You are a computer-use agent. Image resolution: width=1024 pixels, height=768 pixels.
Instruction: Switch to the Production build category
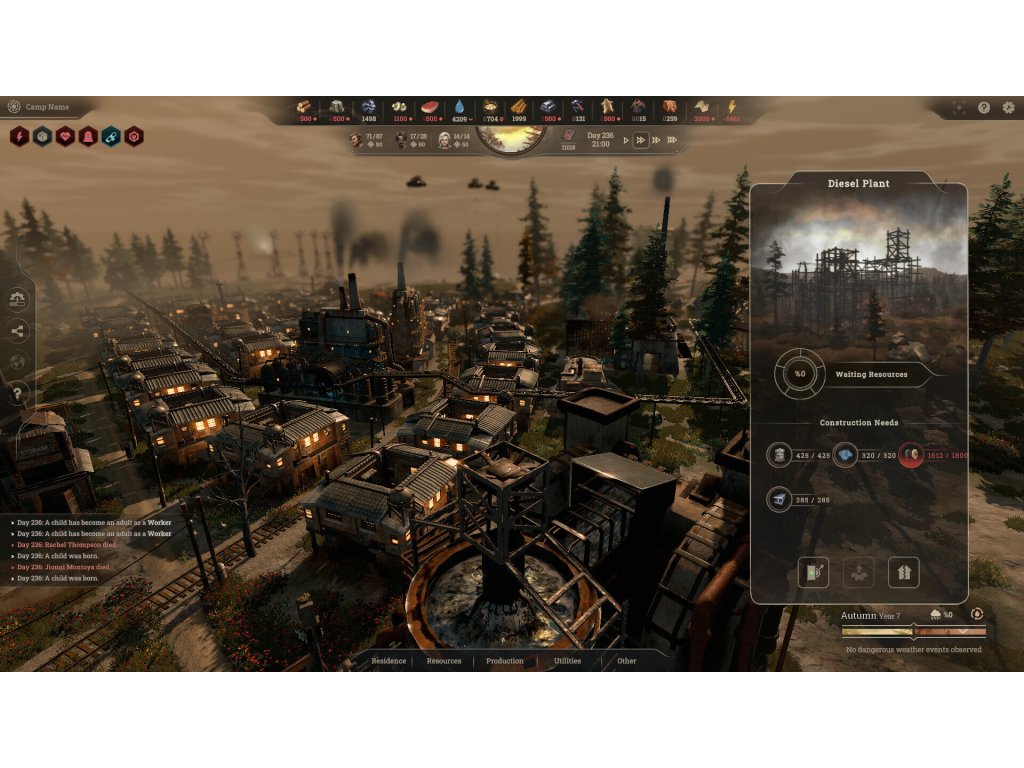click(505, 661)
